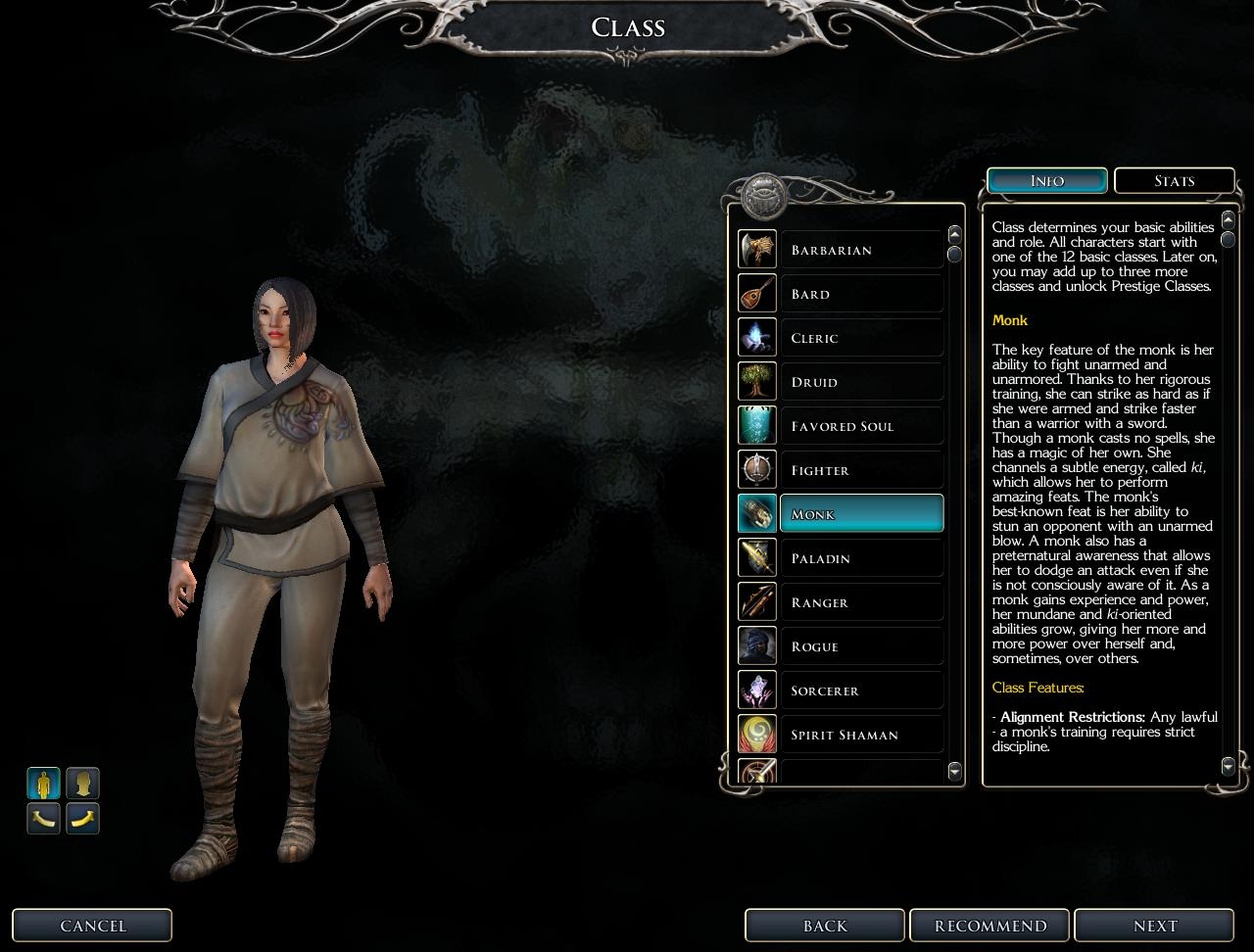Click the Recommend button
Image resolution: width=1254 pixels, height=952 pixels.
(990, 926)
